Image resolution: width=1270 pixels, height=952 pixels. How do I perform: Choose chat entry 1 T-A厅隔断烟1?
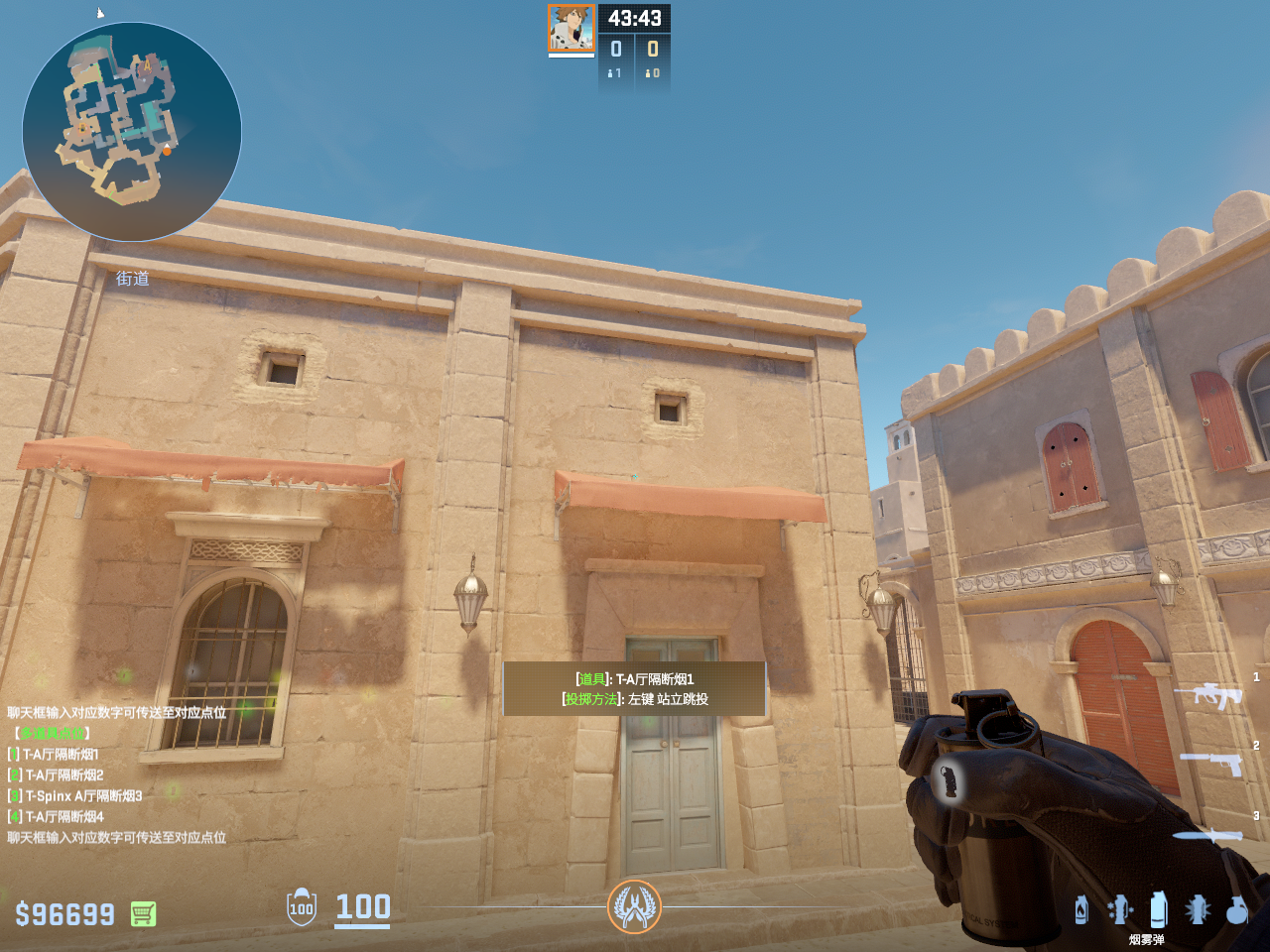pyautogui.click(x=60, y=755)
